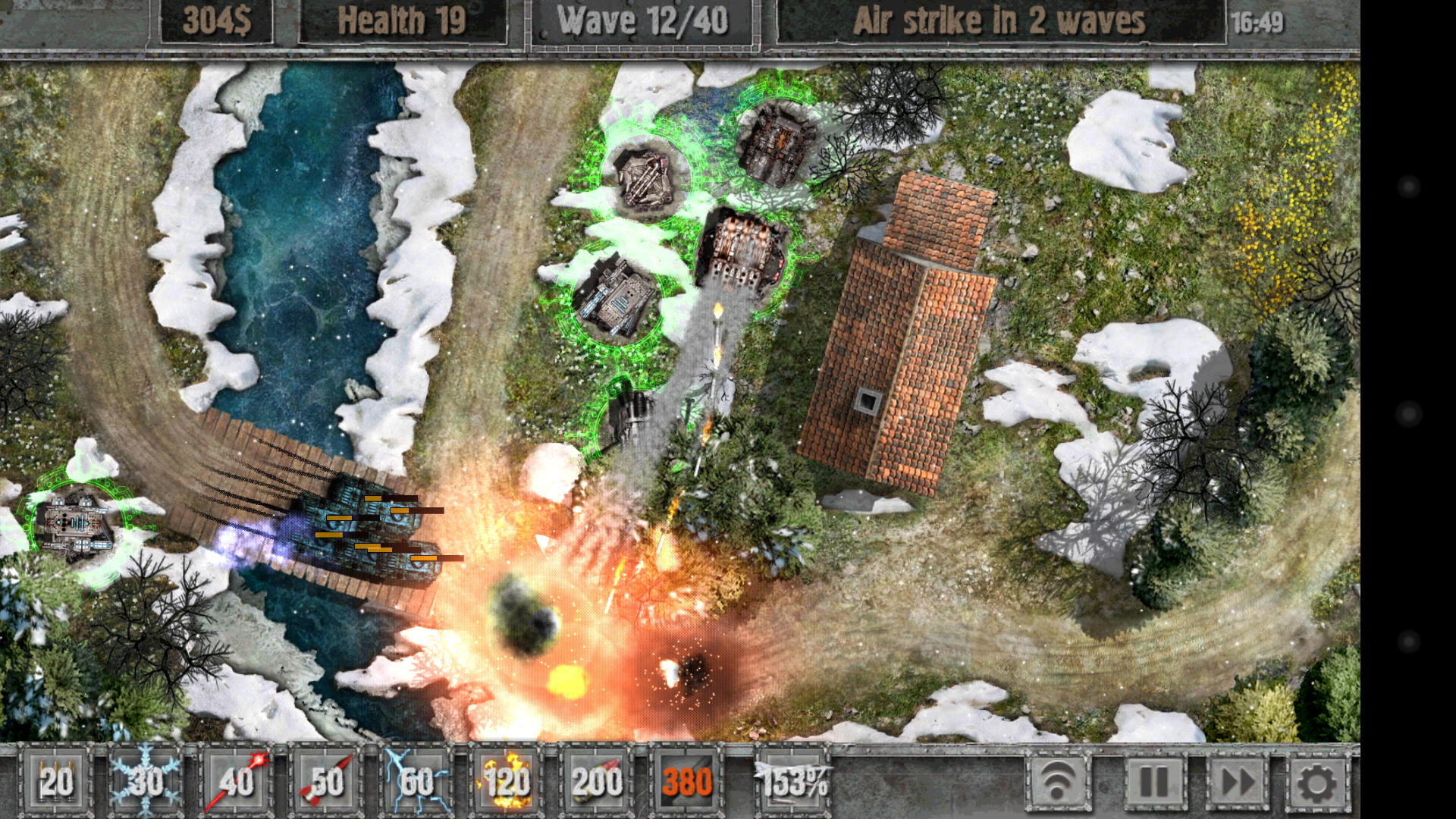The image size is (1456, 819).
Task: Select the 200$ cannon tower
Action: click(599, 783)
